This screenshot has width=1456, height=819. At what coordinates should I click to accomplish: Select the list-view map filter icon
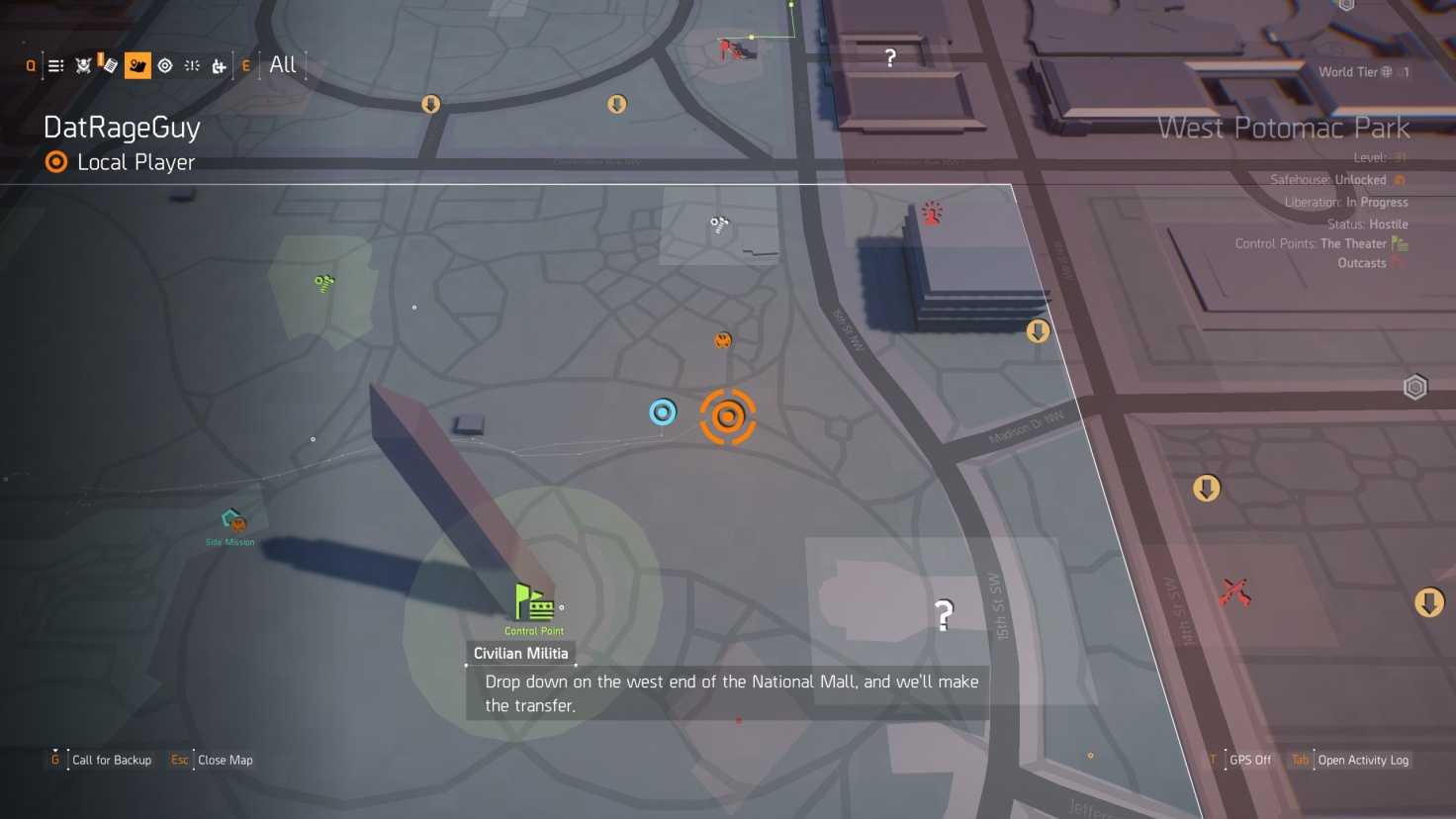coord(56,66)
